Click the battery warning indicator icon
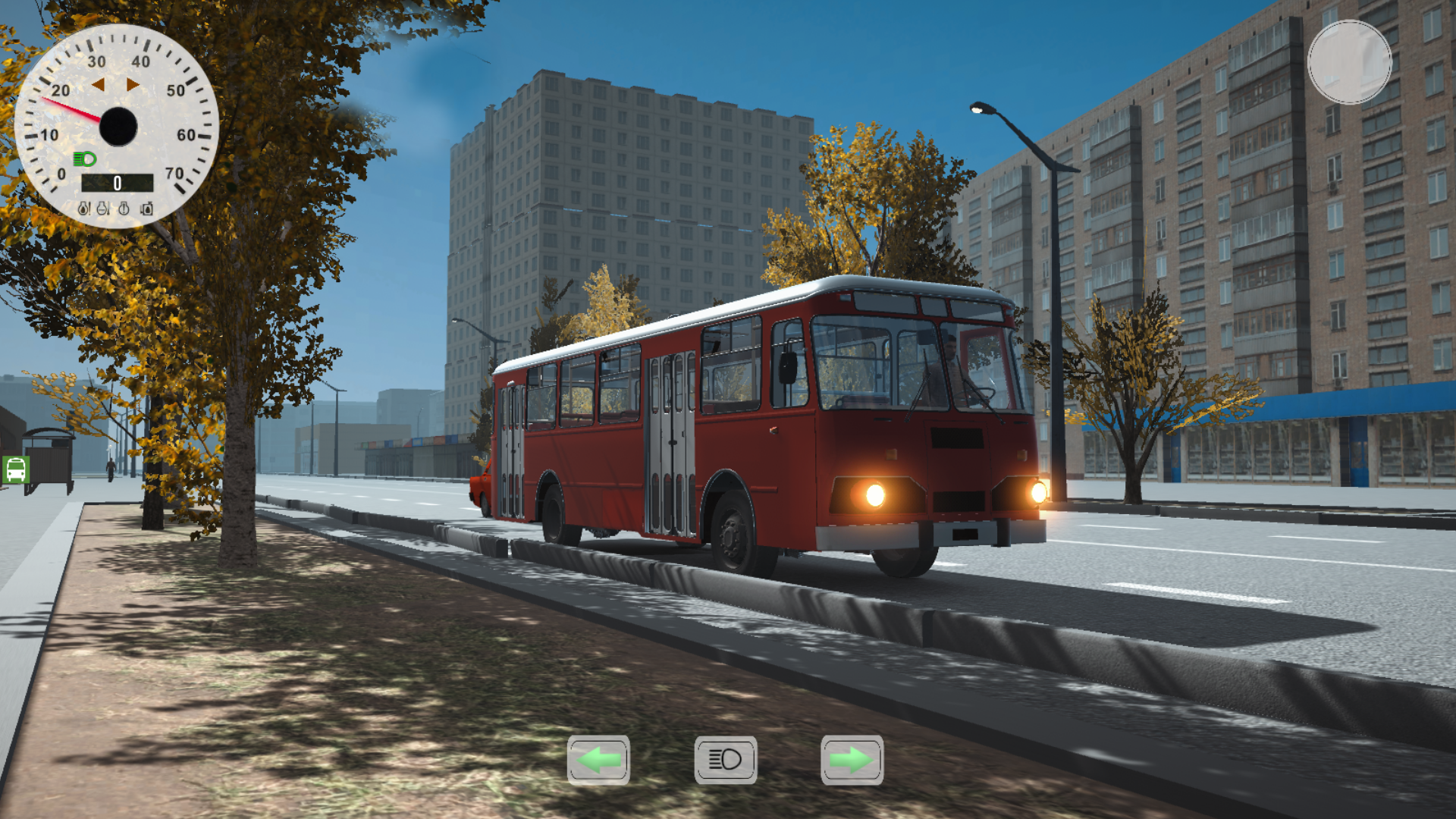This screenshot has height=819, width=1456. point(124,209)
